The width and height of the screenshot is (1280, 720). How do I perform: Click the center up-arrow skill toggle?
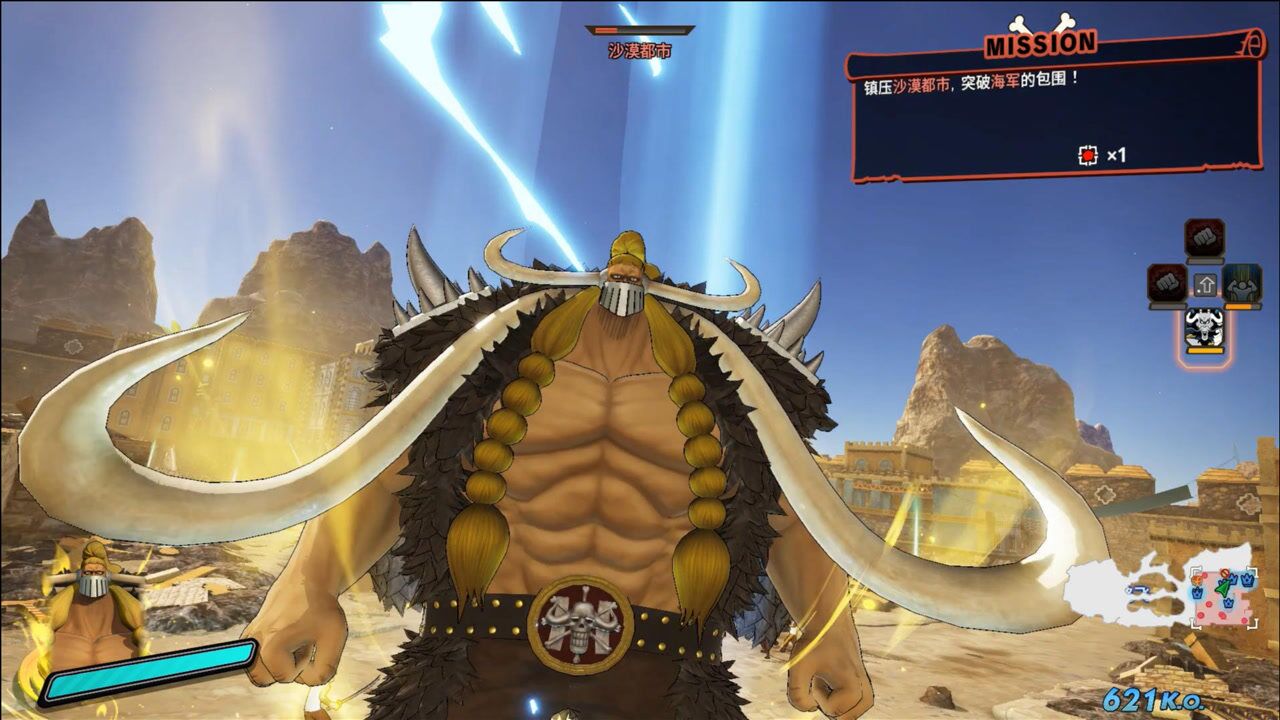coord(1204,285)
